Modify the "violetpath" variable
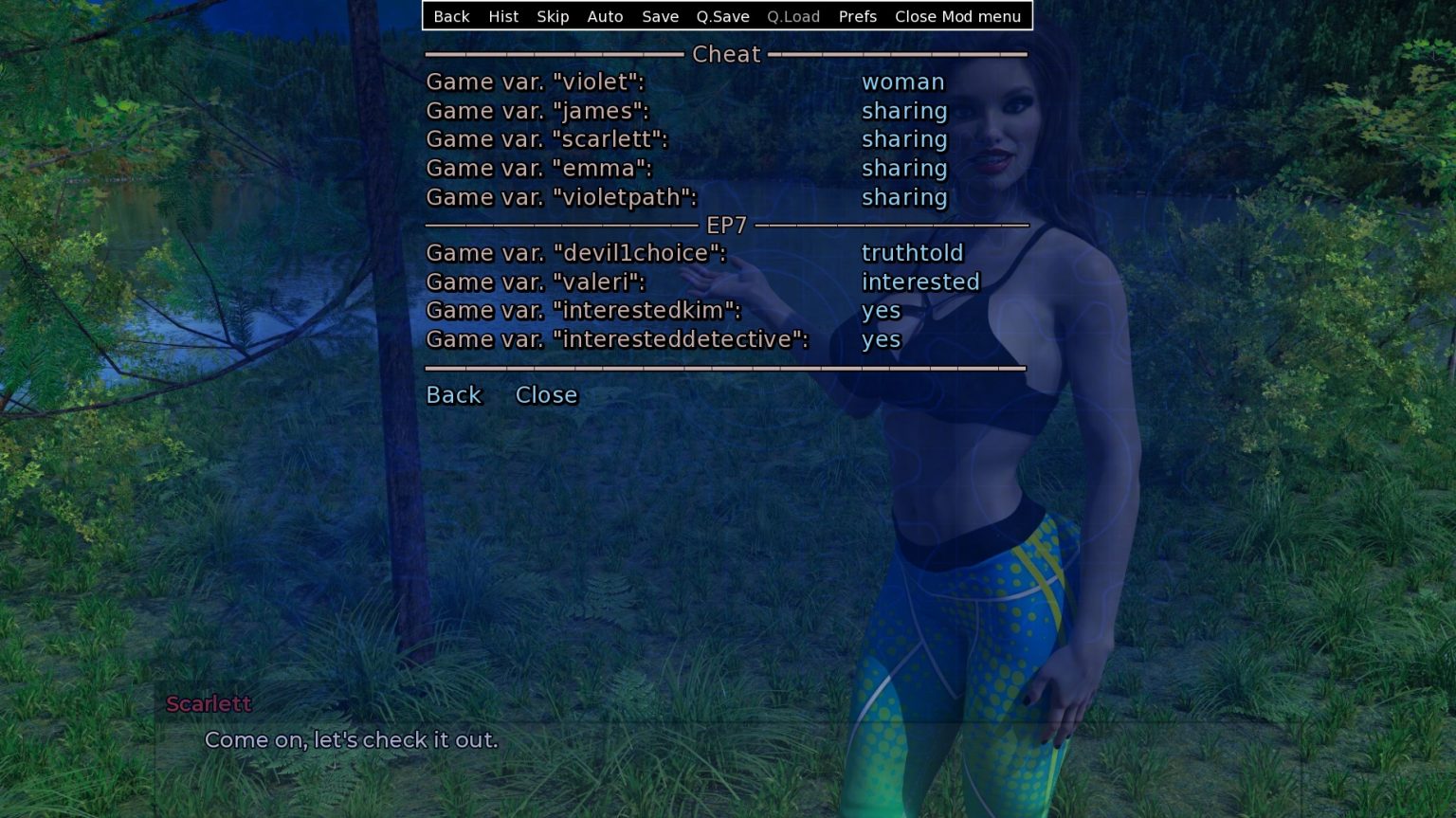Screen dimensions: 1456x818 coord(904,198)
